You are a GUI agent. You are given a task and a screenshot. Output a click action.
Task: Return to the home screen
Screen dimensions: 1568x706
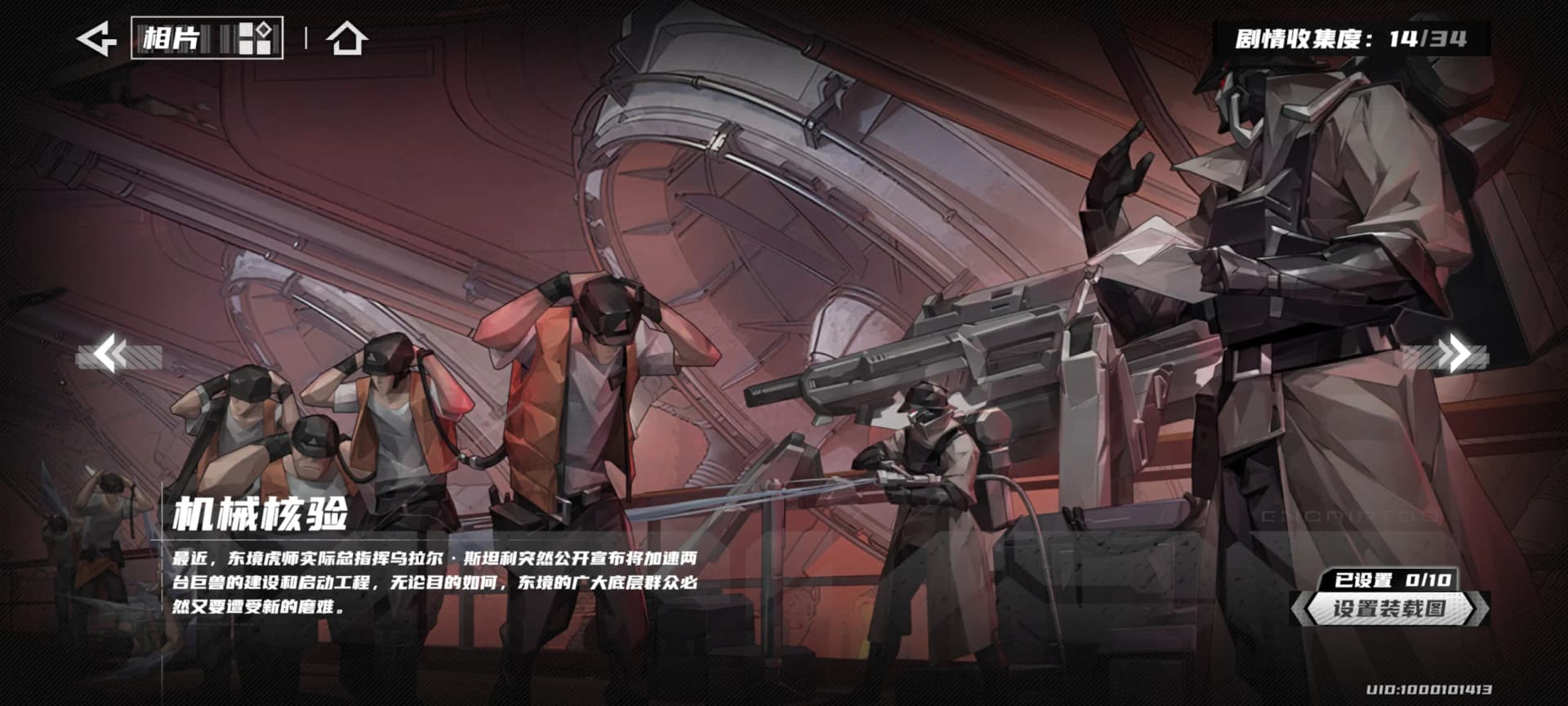[x=346, y=38]
